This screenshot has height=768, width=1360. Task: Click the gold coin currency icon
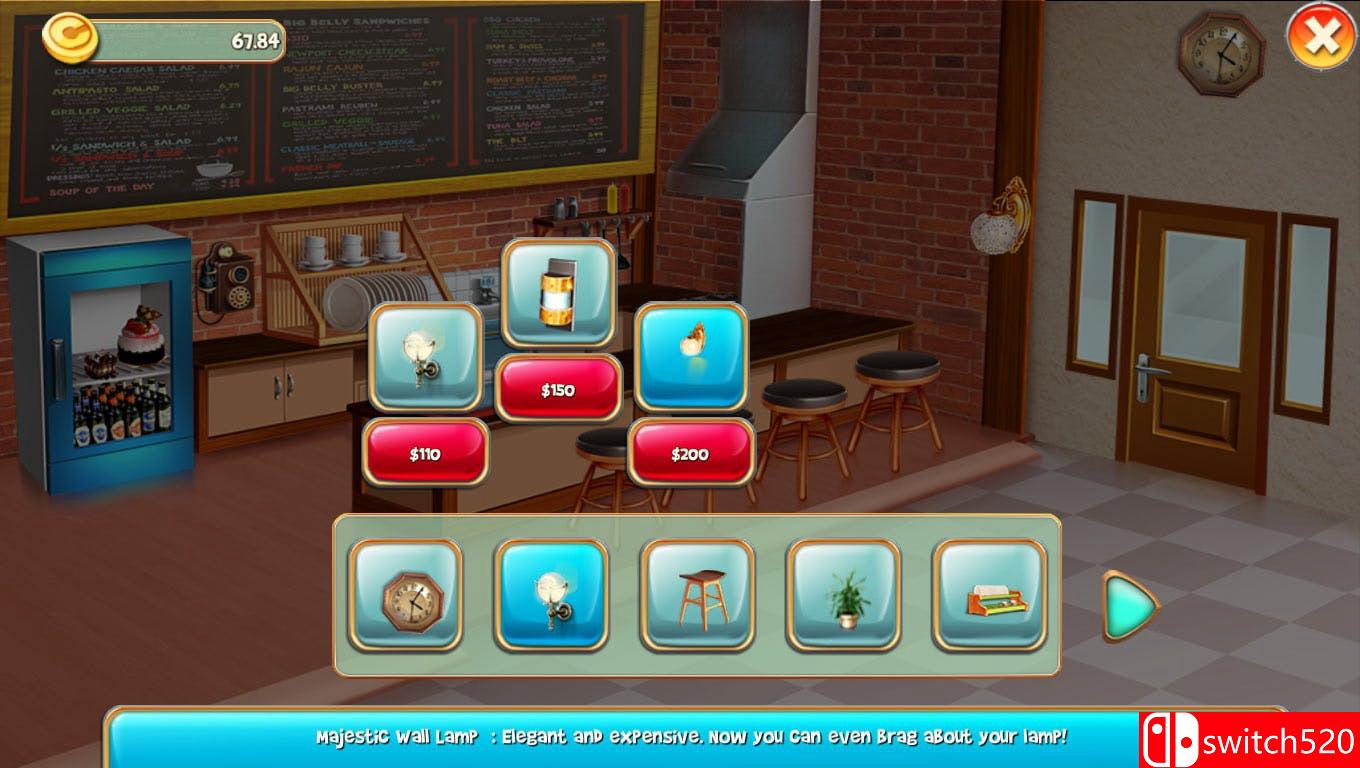point(67,35)
